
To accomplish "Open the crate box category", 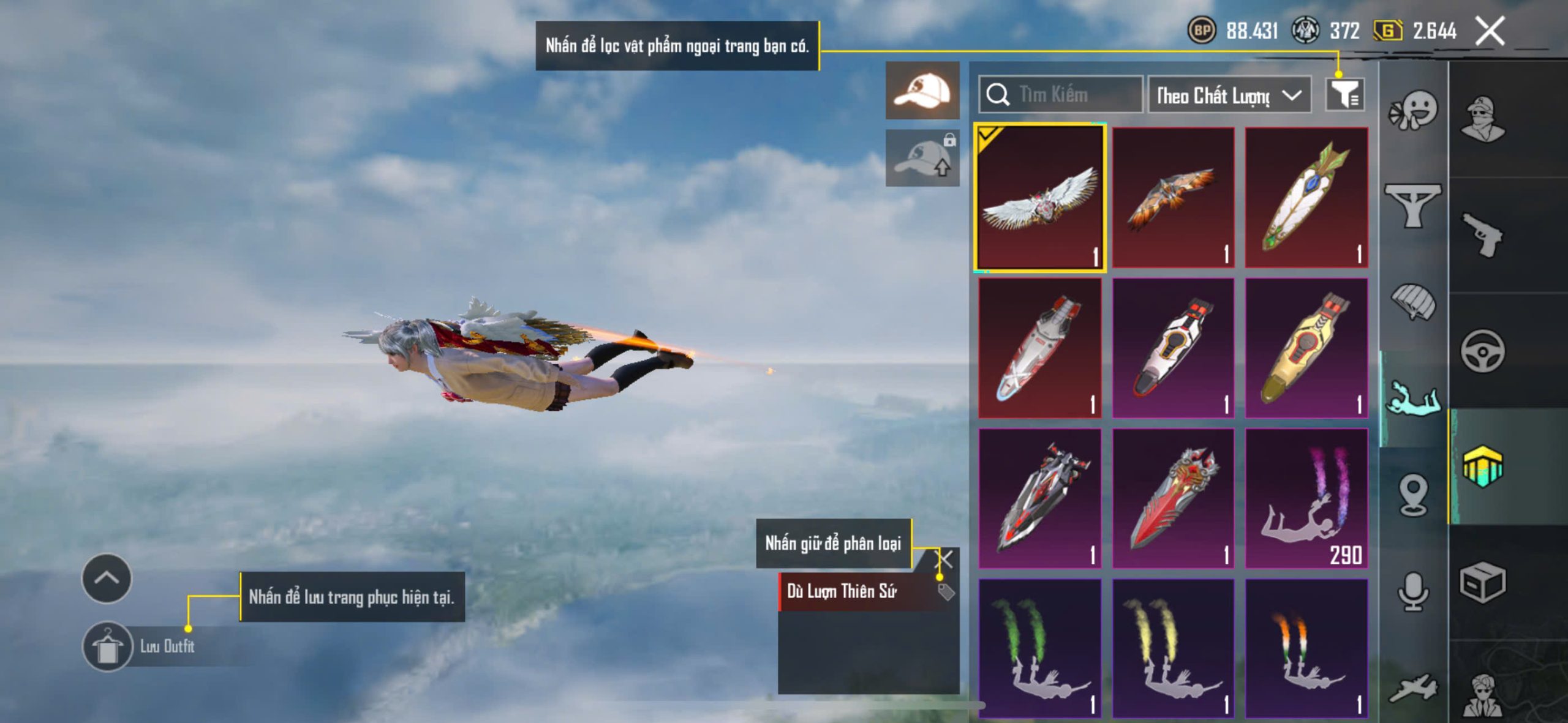I will tap(1482, 583).
